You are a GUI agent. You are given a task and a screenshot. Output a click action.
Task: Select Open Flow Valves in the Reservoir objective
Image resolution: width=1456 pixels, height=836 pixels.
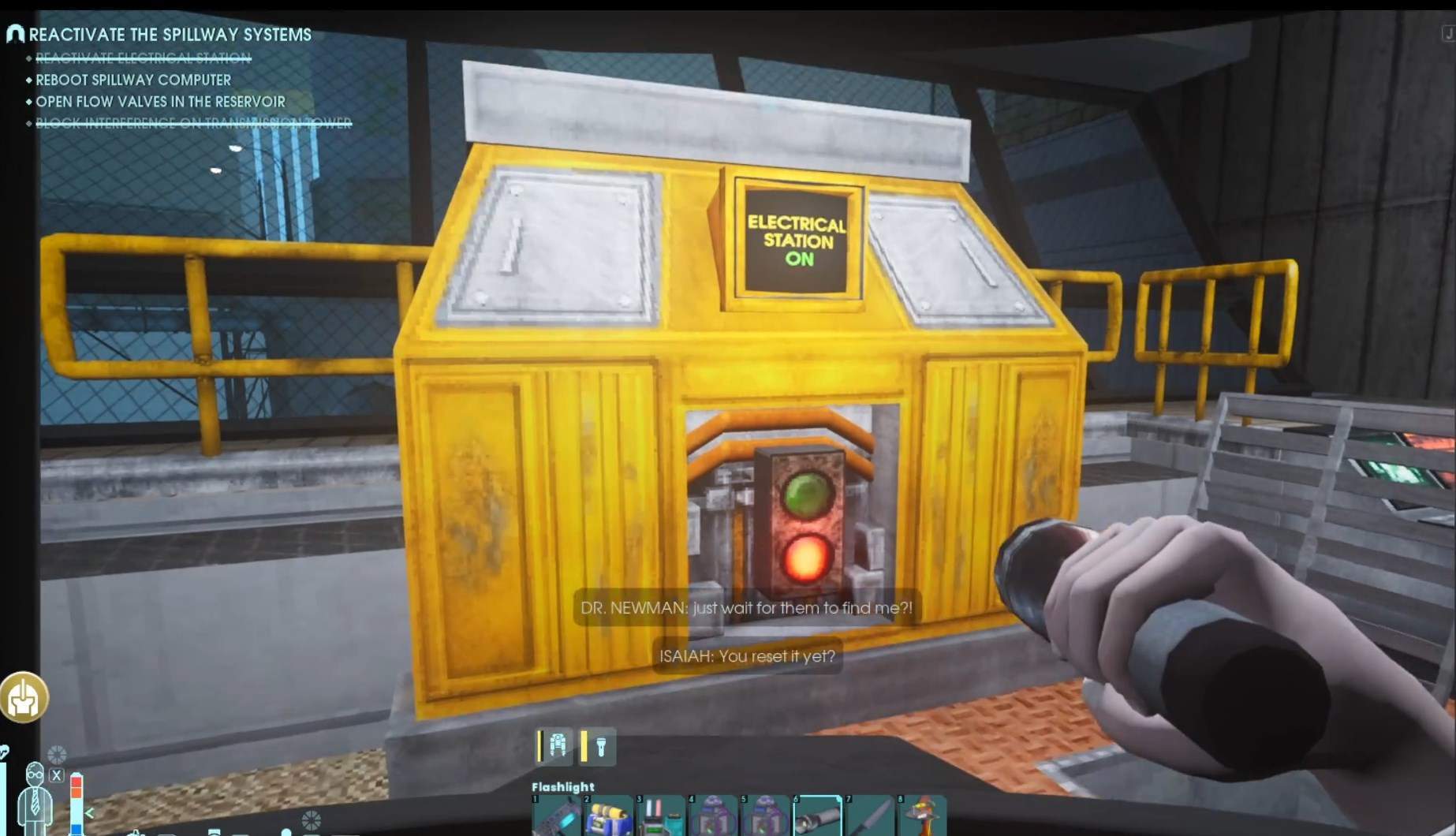click(160, 102)
